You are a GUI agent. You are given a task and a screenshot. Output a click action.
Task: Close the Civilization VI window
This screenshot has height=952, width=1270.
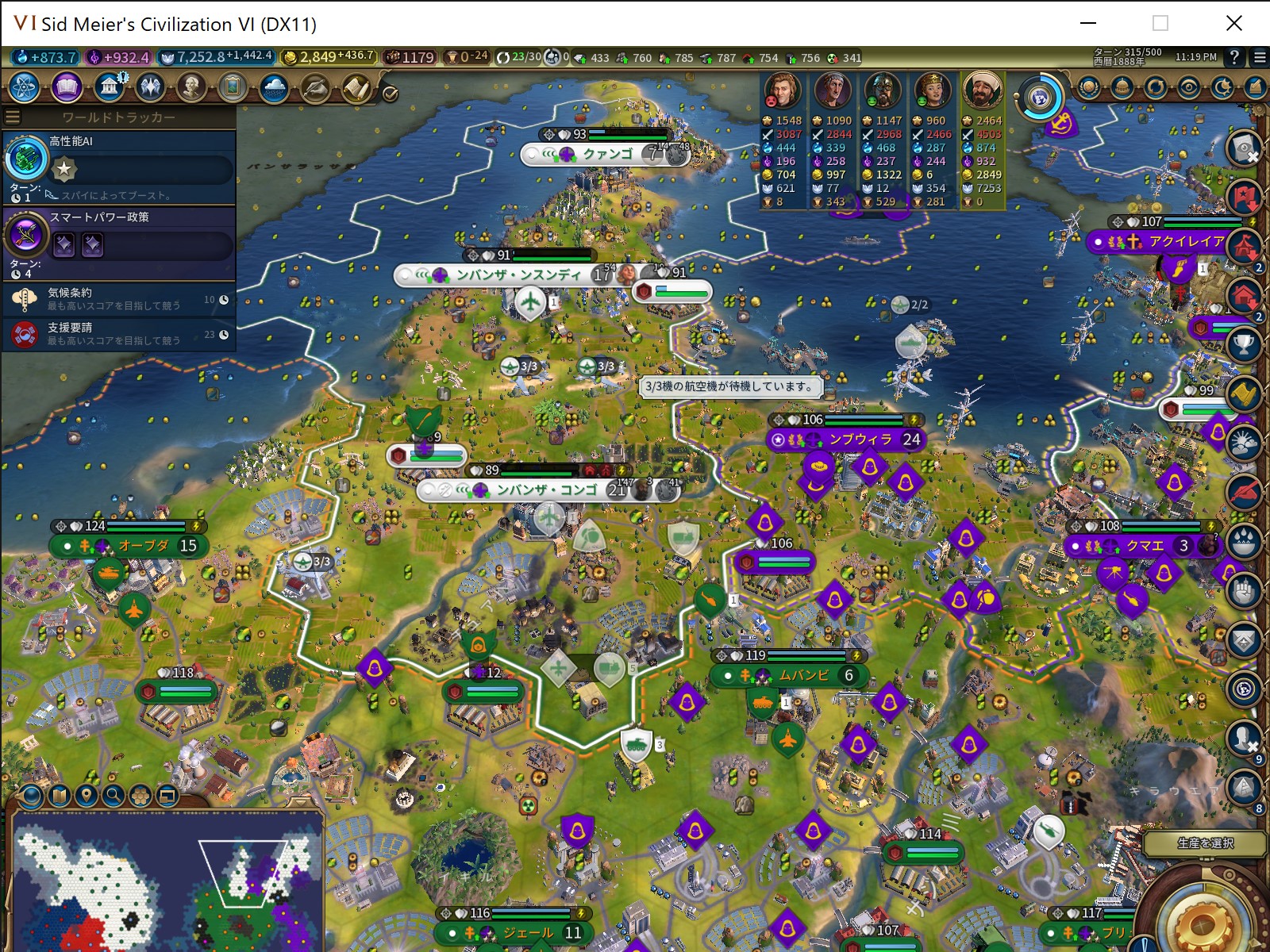[x=1233, y=23]
